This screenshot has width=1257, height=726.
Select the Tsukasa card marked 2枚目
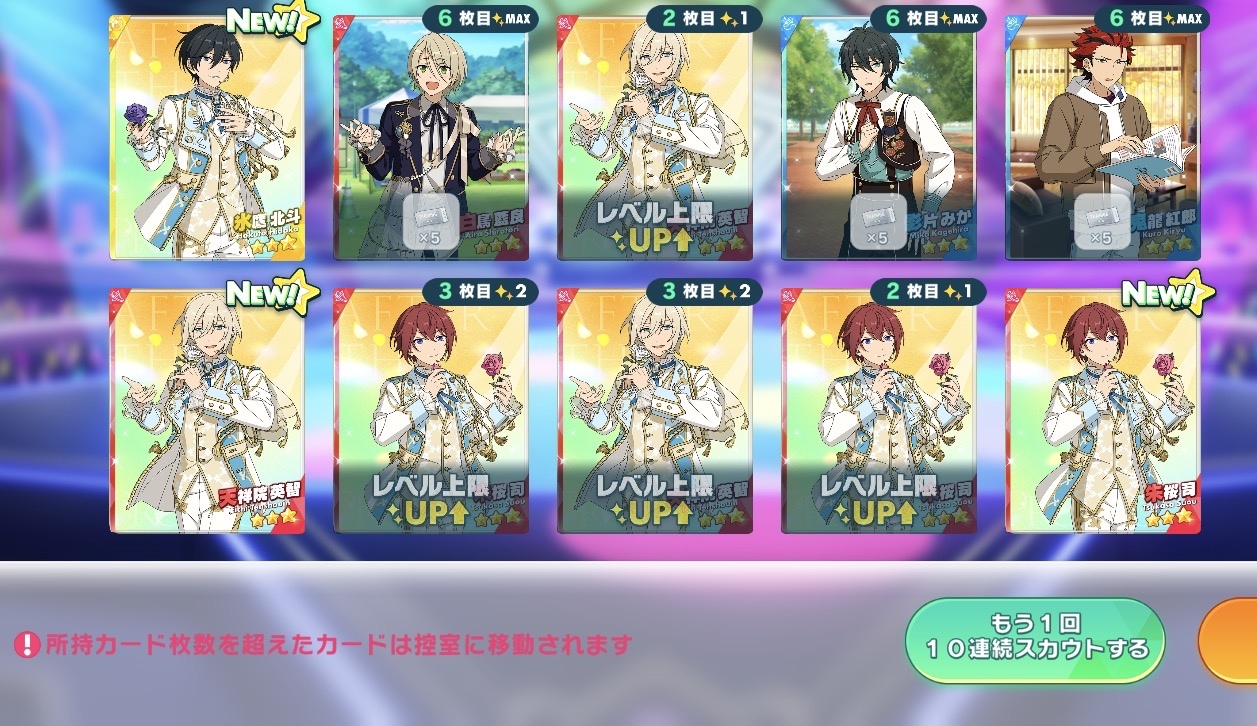point(878,412)
